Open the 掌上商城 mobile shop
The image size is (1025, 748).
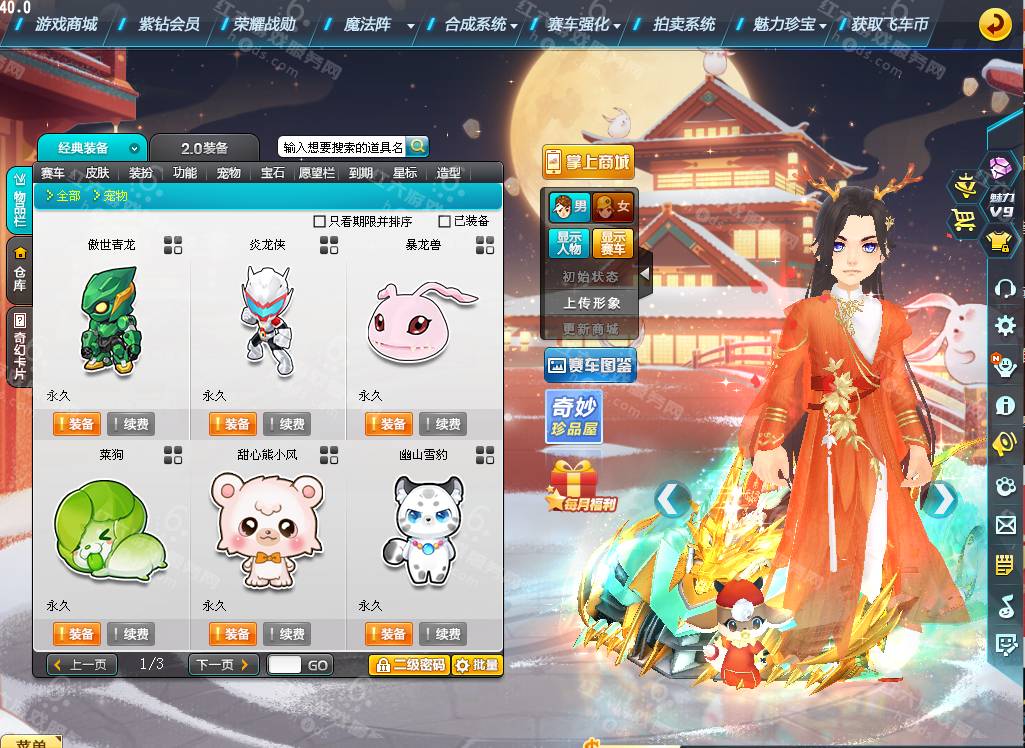click(x=588, y=162)
